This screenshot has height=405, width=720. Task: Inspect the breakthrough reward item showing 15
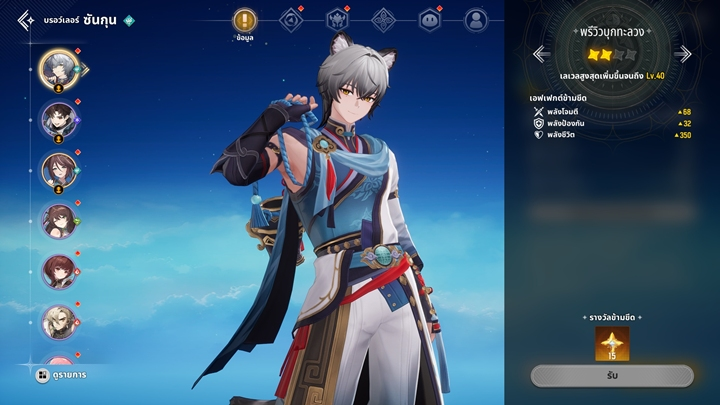coord(612,343)
